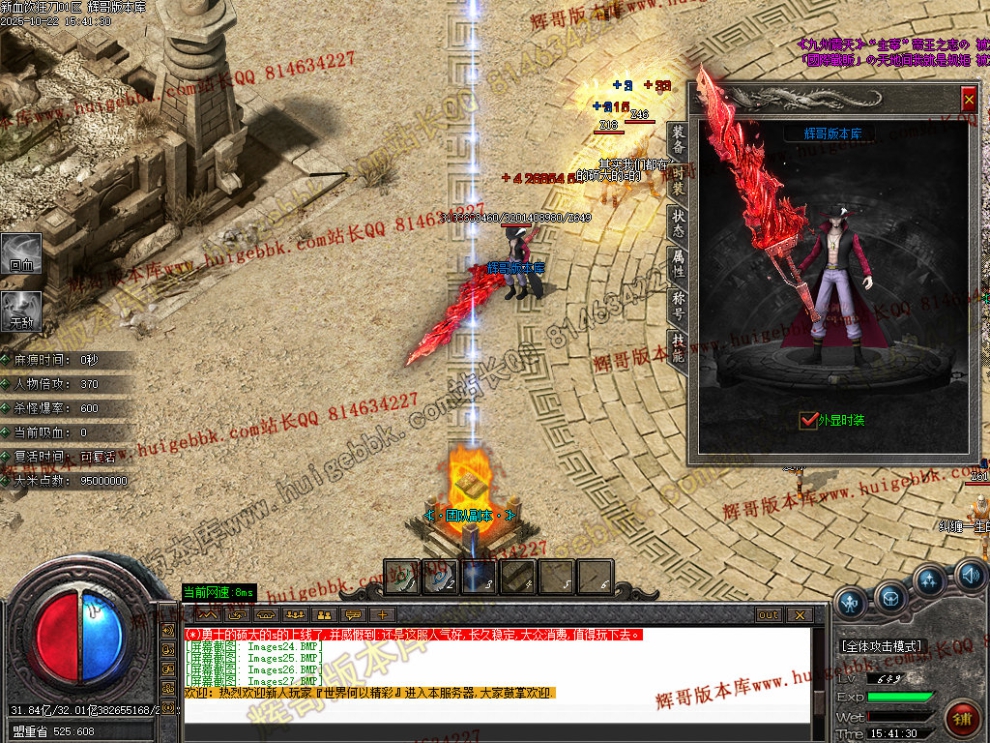
Task: Activate the 无敌 invincible skill icon
Action: click(x=21, y=311)
